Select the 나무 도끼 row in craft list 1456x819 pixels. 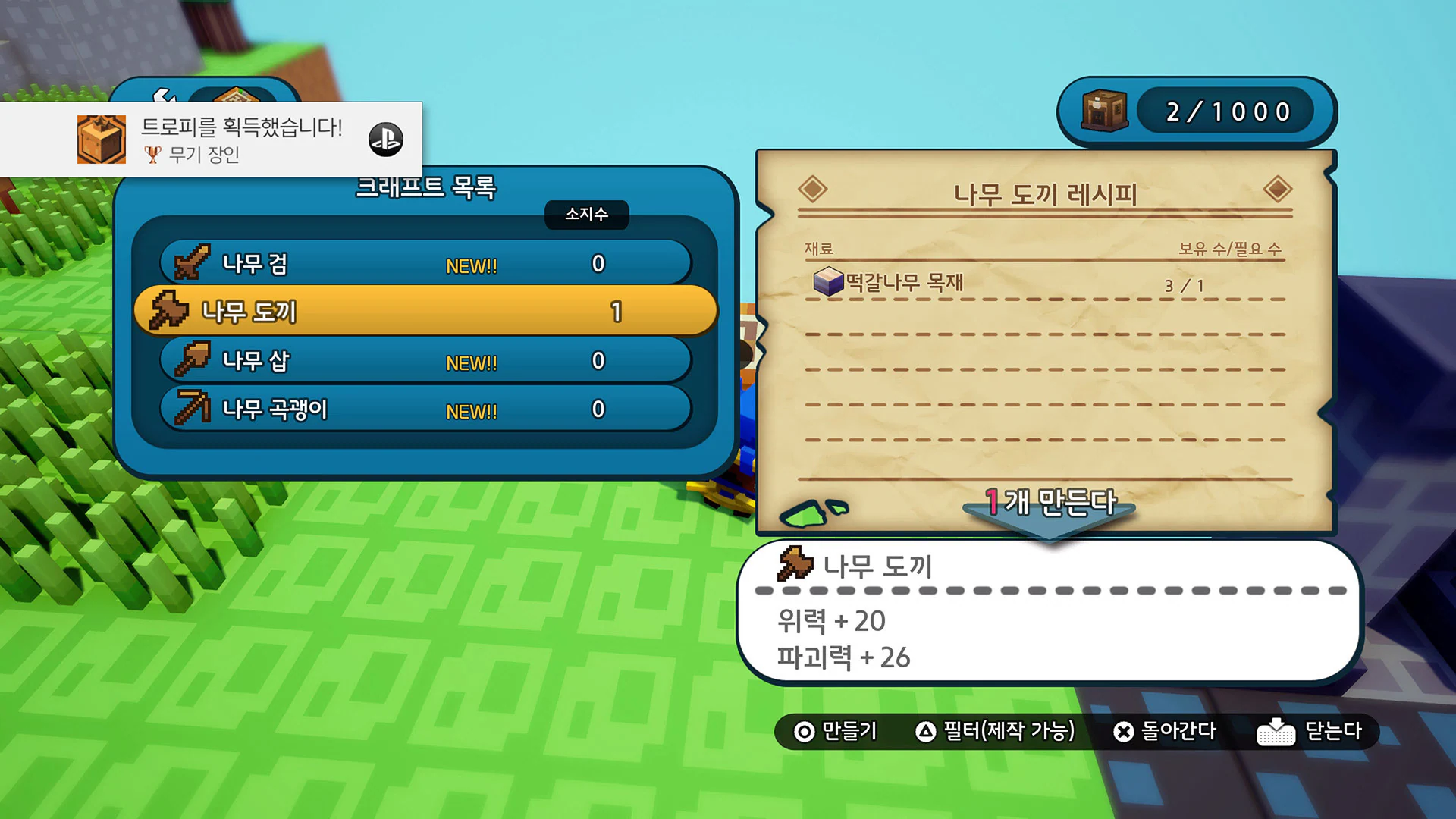(425, 311)
